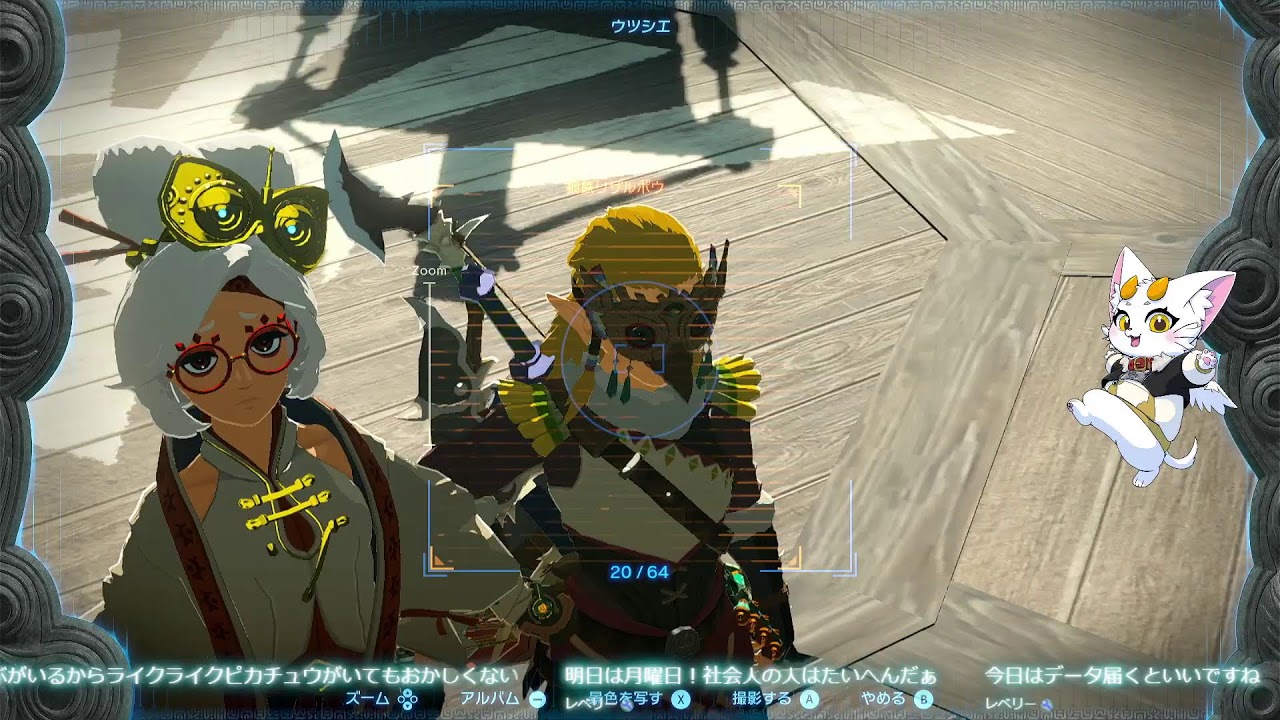Click the vertical Zoom slider bar
The height and width of the screenshot is (720, 1280).
click(x=430, y=370)
